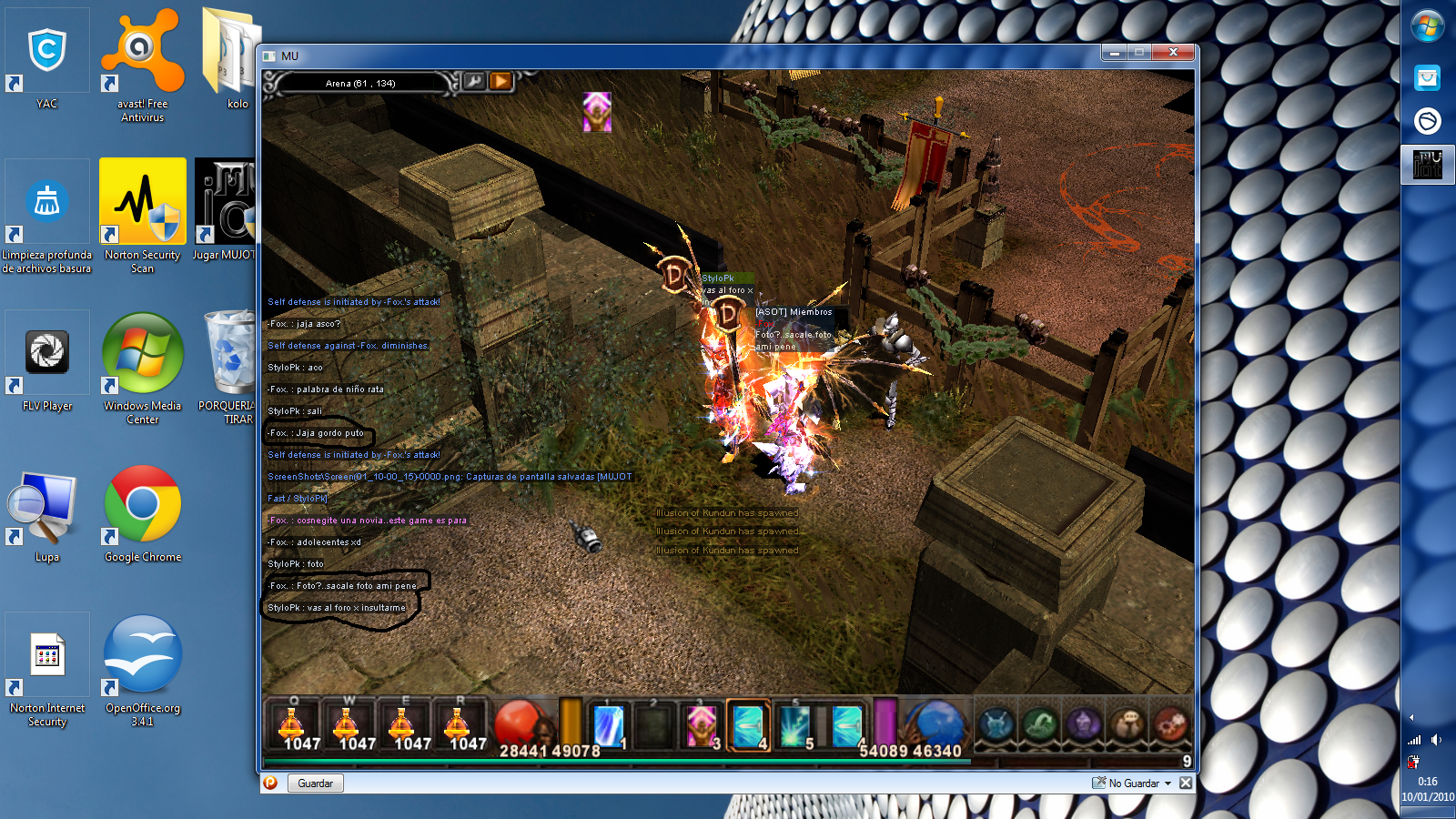The height and width of the screenshot is (819, 1456).
Task: Open the red gear system menu icon
Action: [x=1170, y=725]
